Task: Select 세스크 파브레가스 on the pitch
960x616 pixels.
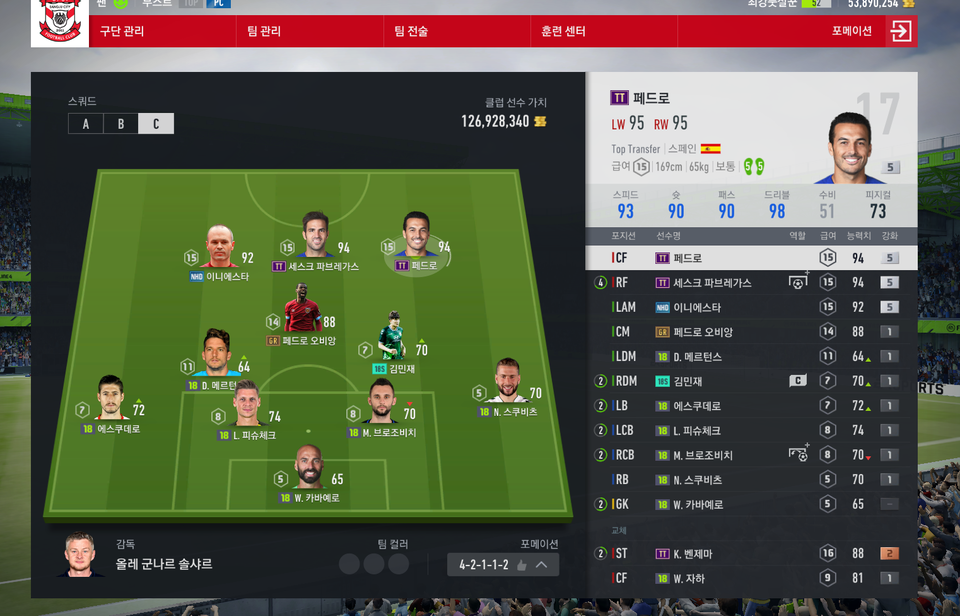Action: 316,235
